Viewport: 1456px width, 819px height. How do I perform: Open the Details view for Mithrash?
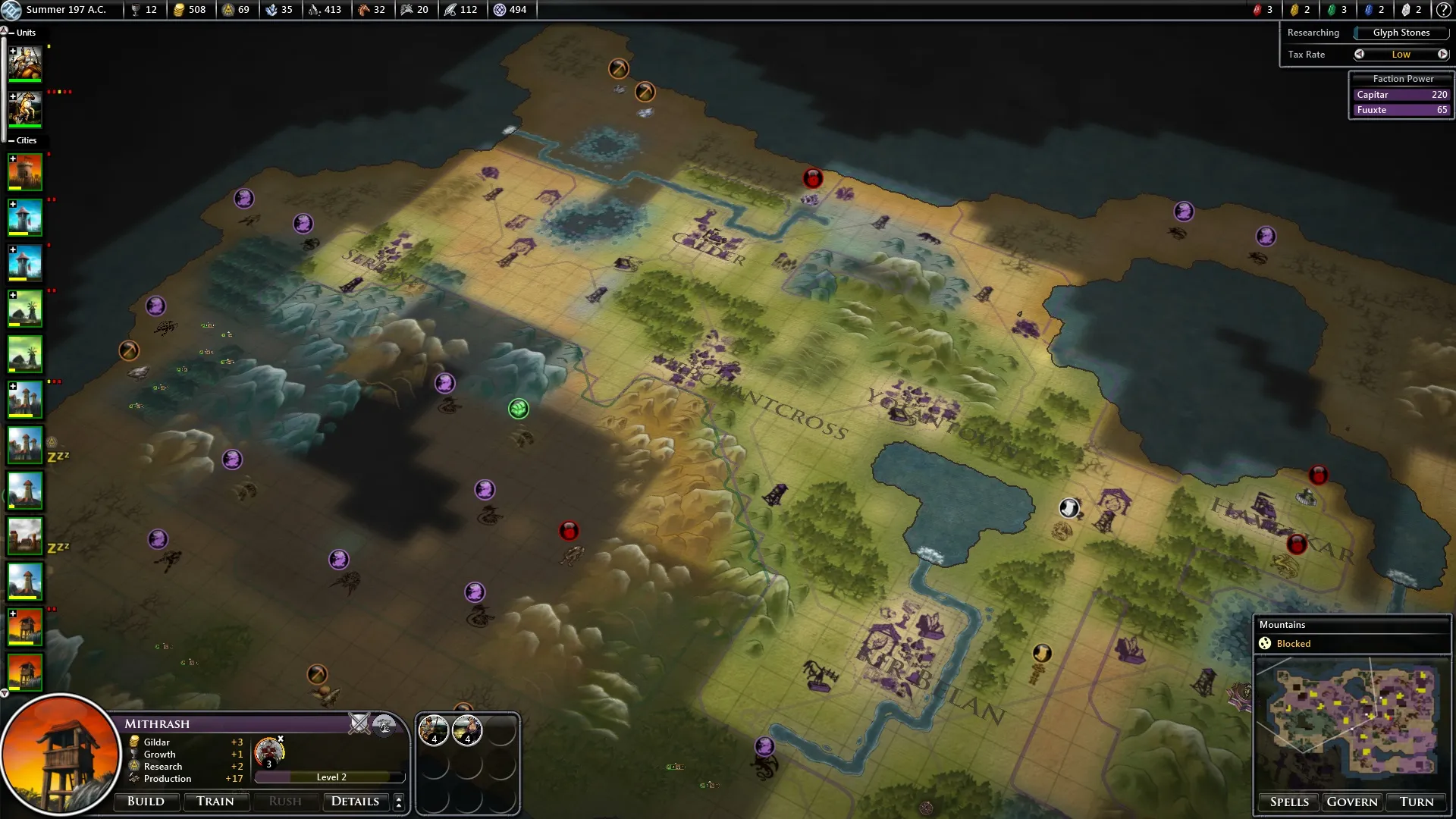click(x=356, y=802)
